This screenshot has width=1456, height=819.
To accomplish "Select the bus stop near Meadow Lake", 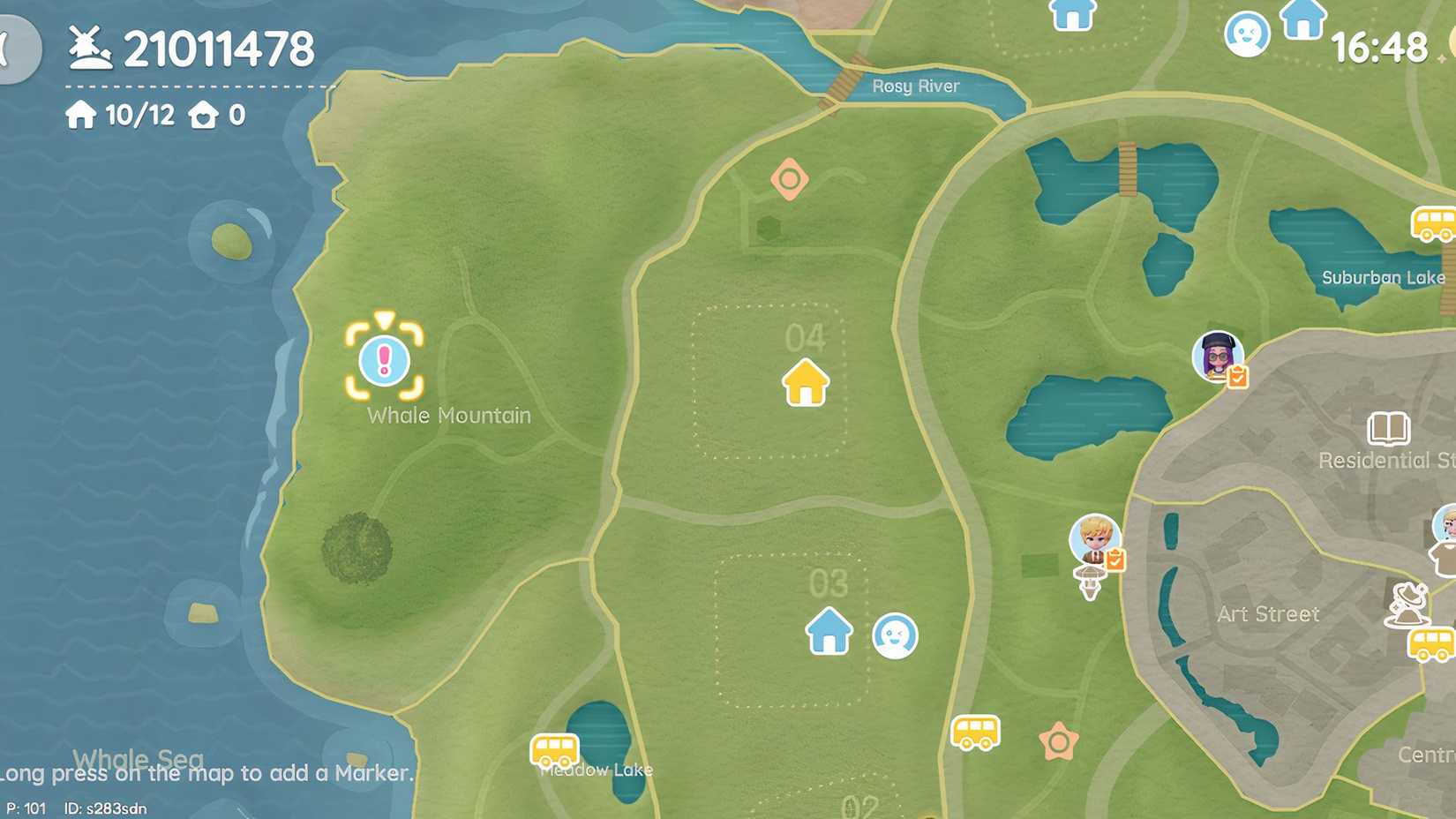I will pyautogui.click(x=555, y=751).
